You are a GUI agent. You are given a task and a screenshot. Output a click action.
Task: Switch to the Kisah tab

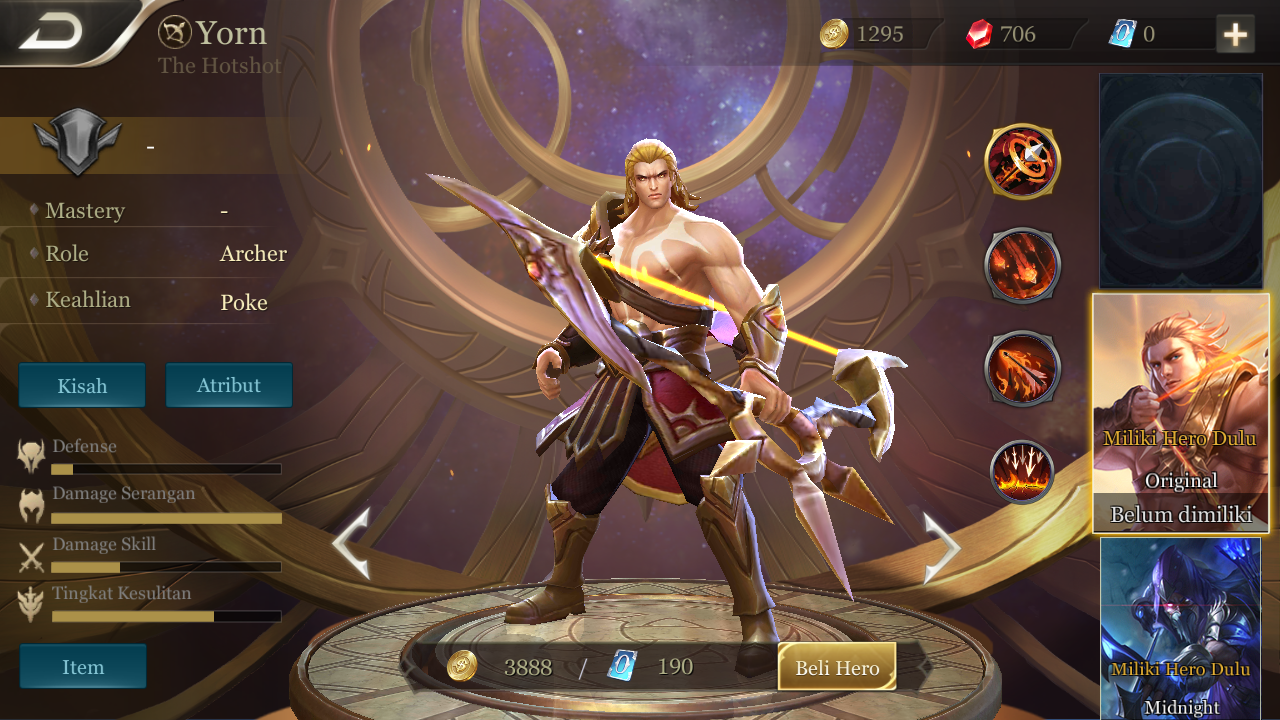(x=82, y=385)
